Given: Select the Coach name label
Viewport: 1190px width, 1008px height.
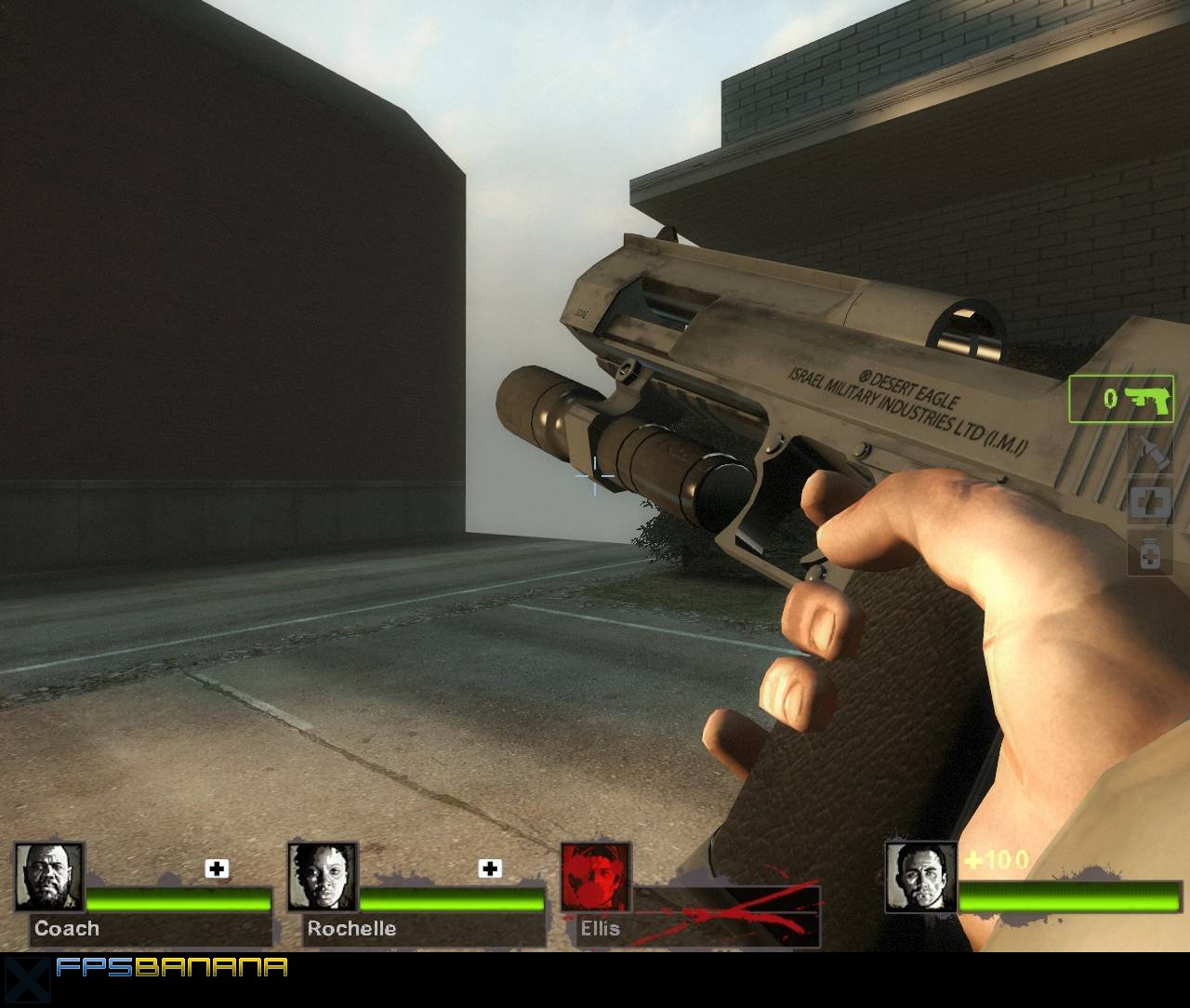Looking at the screenshot, I should (67, 929).
